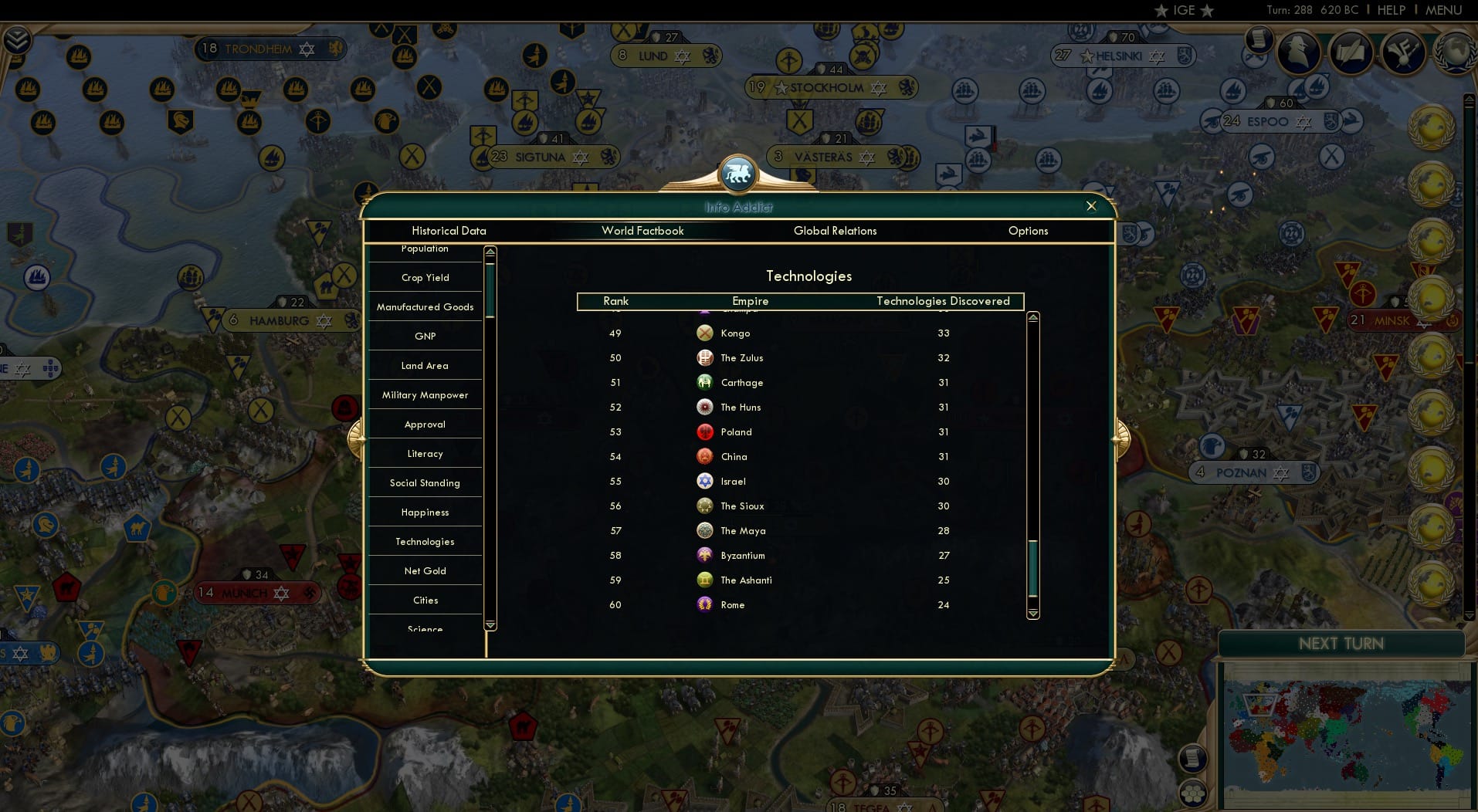The width and height of the screenshot is (1478, 812).
Task: Click Rome's civilization icon in the table
Action: [704, 605]
